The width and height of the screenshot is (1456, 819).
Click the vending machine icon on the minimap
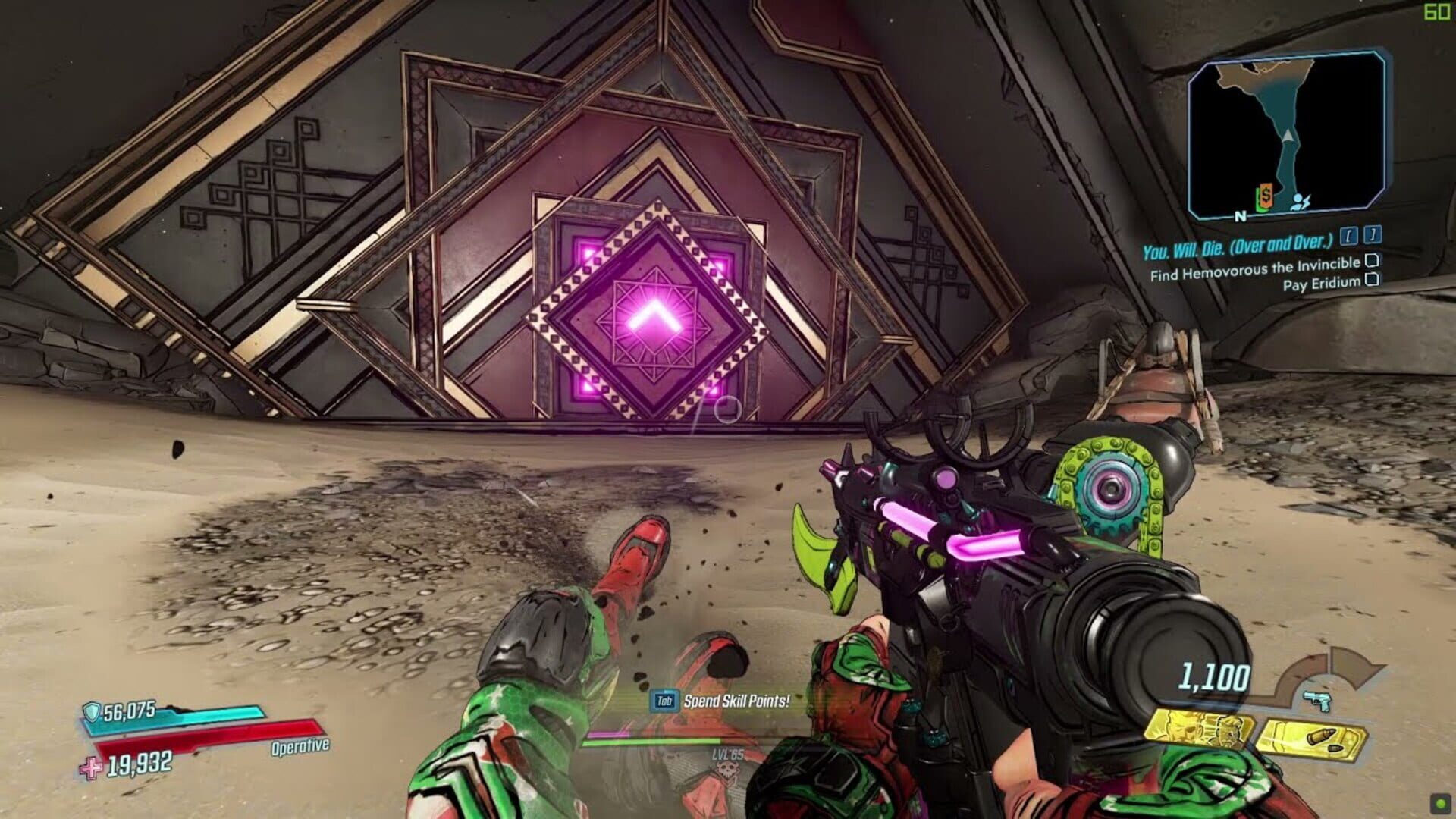pos(1265,196)
